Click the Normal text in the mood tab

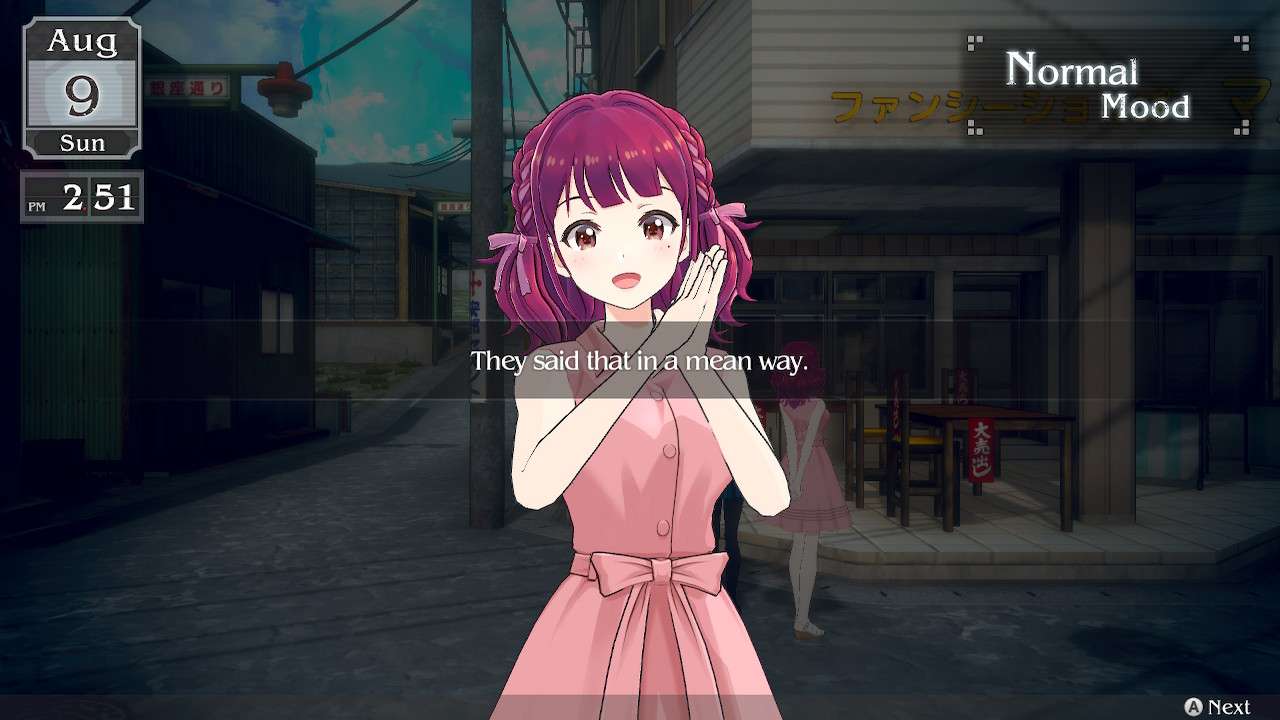[1074, 70]
